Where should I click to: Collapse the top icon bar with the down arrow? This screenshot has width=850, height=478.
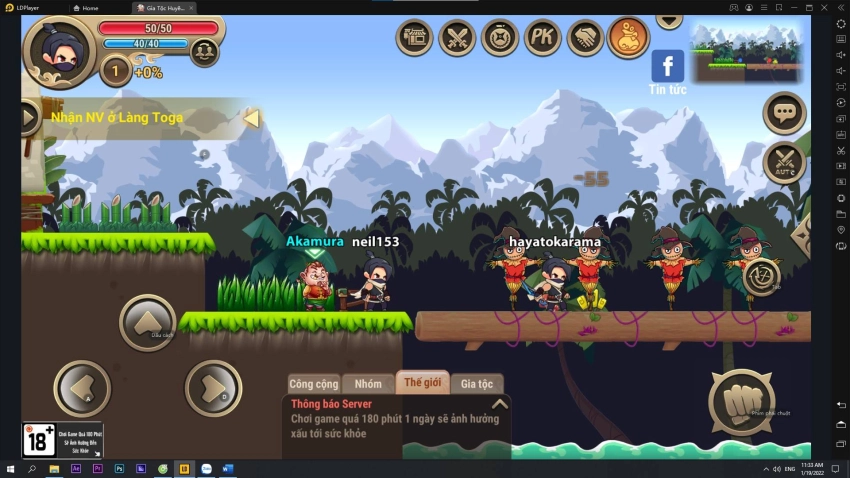[x=668, y=20]
